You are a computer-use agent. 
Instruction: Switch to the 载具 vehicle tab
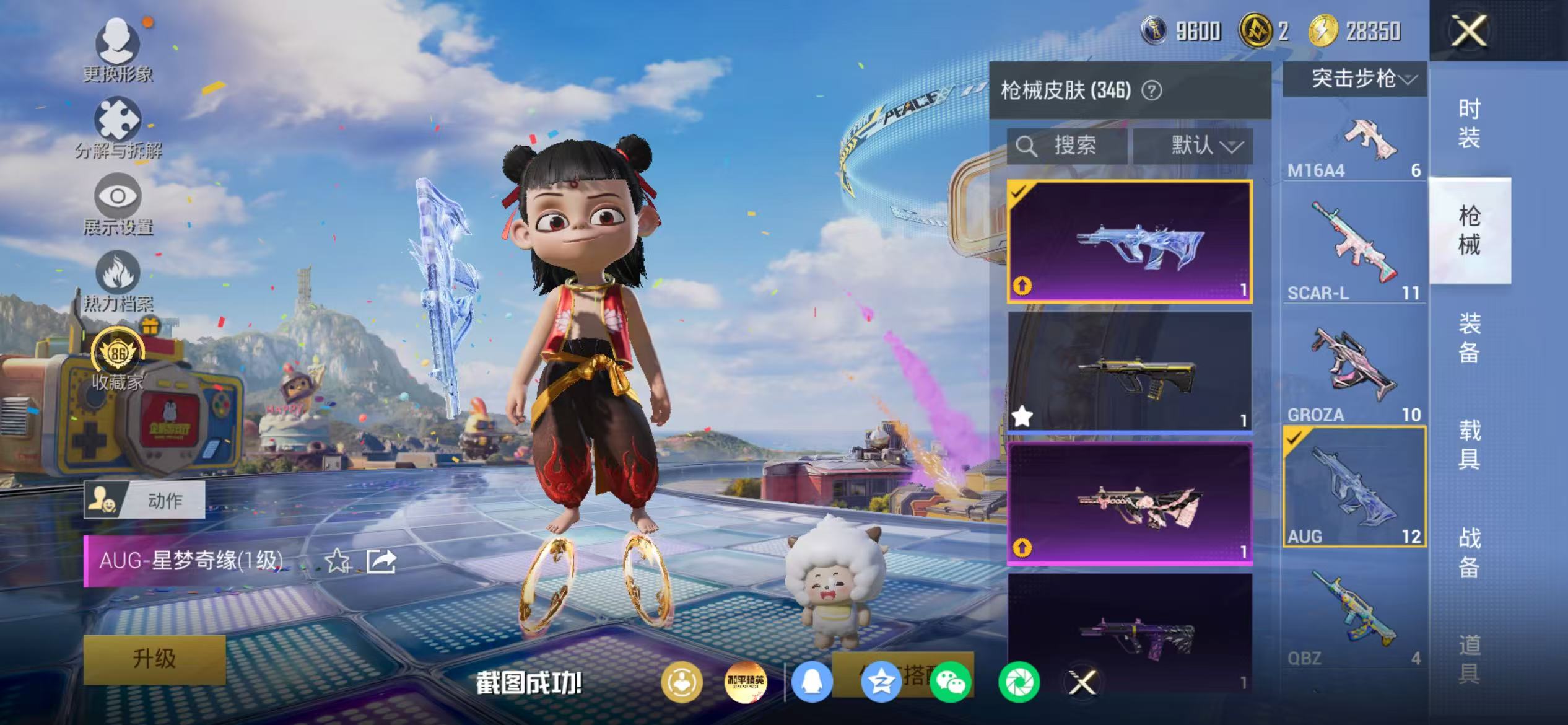[x=1469, y=444]
